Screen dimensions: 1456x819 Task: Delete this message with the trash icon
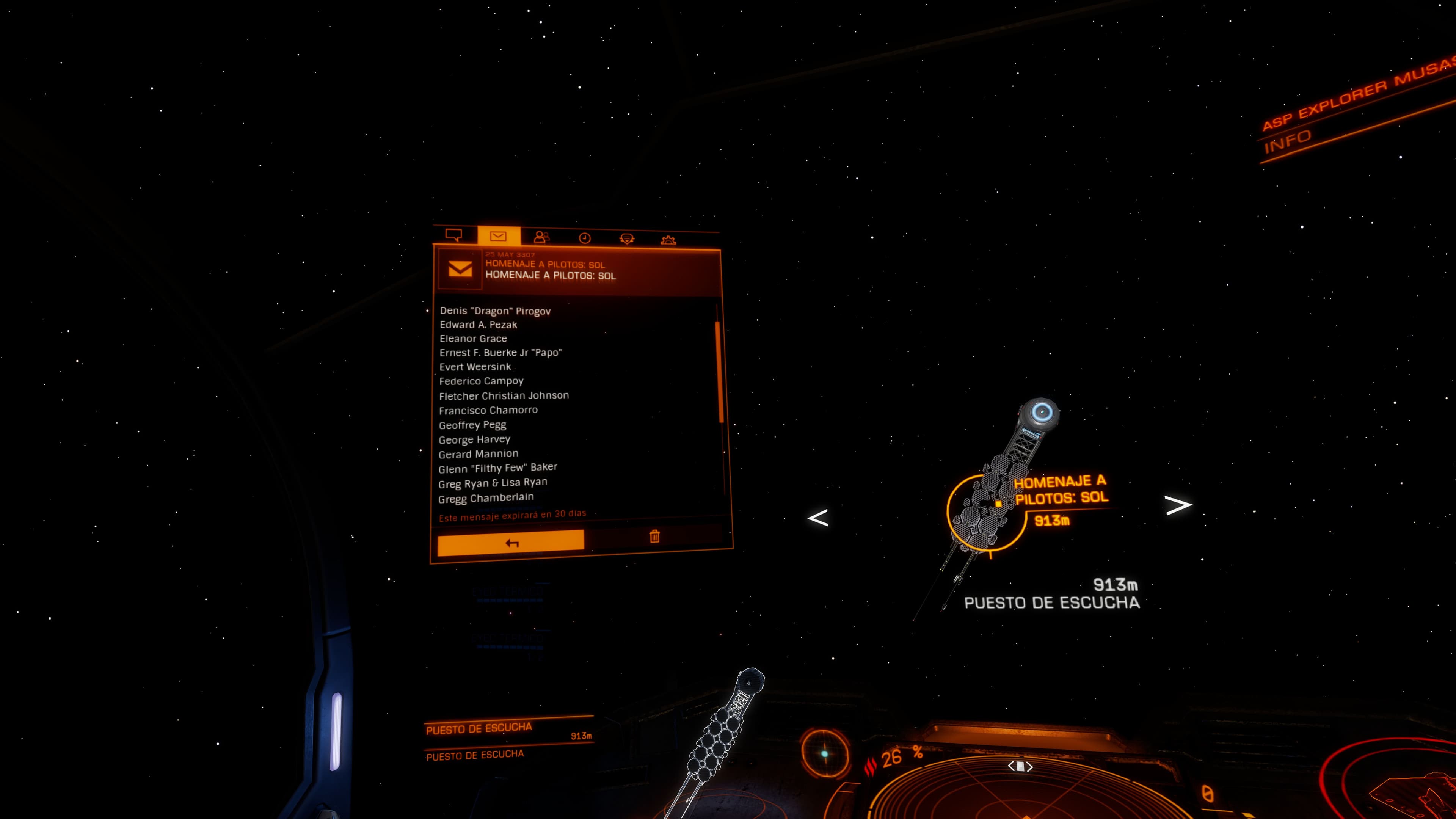[654, 536]
